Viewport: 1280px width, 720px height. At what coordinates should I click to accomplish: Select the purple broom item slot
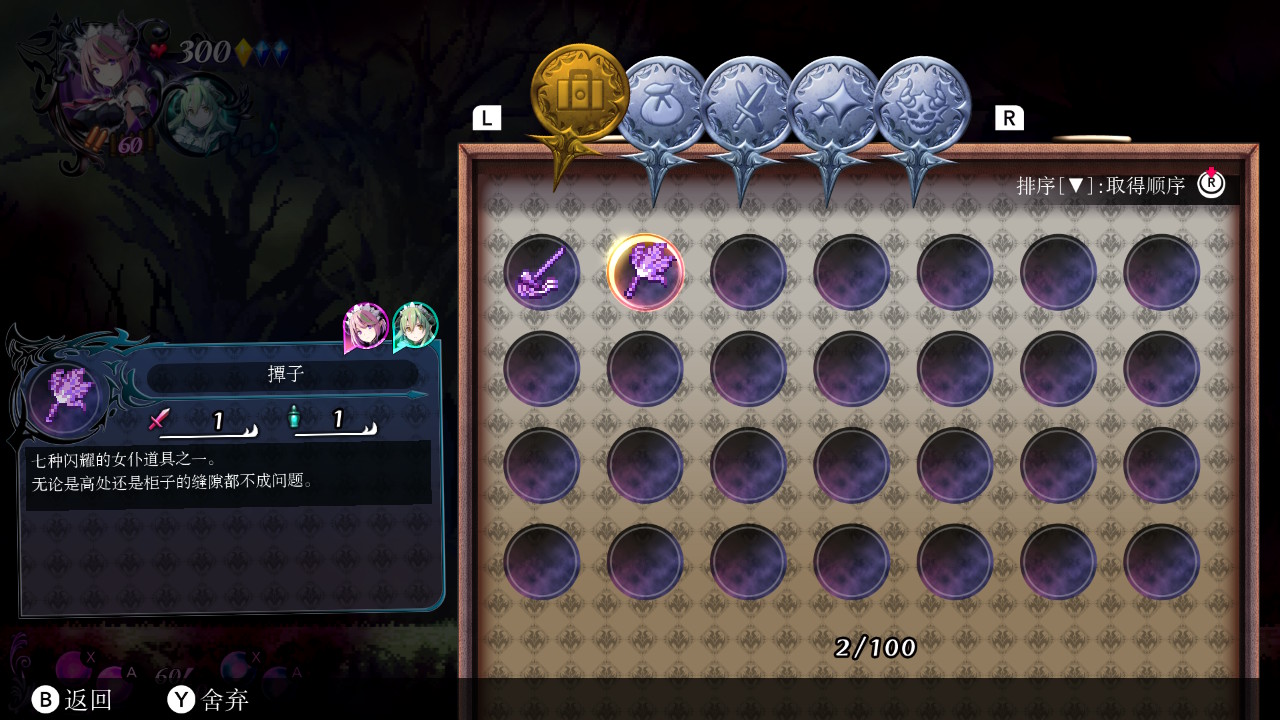[541, 272]
